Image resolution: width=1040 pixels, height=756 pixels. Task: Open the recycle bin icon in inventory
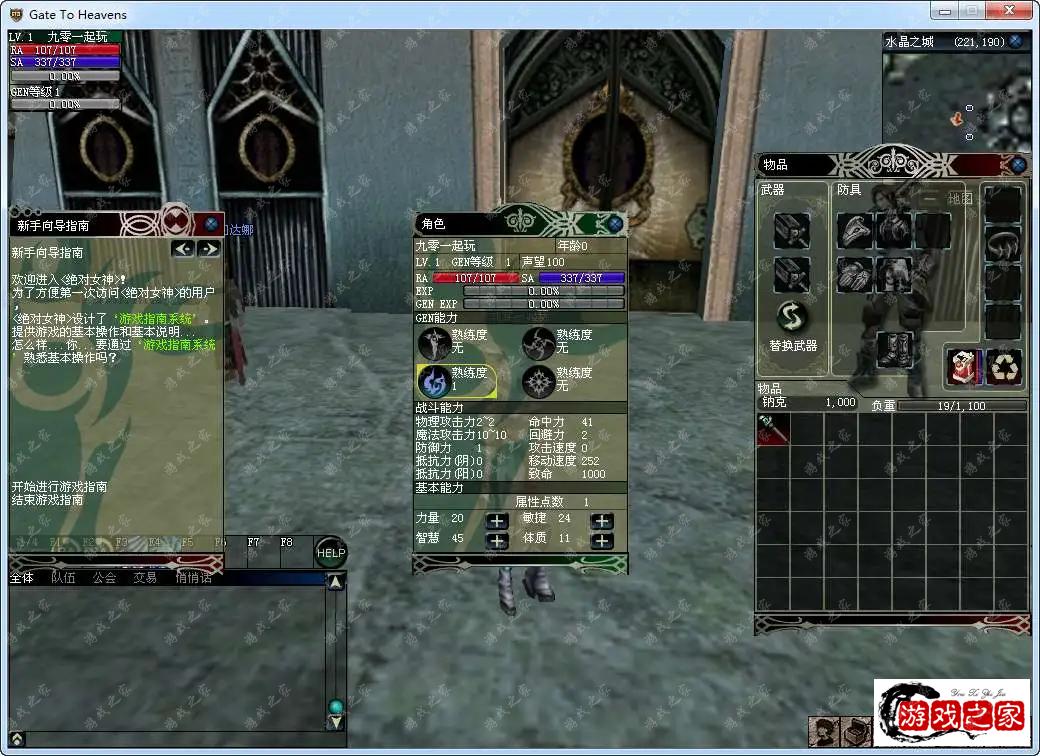[1004, 367]
